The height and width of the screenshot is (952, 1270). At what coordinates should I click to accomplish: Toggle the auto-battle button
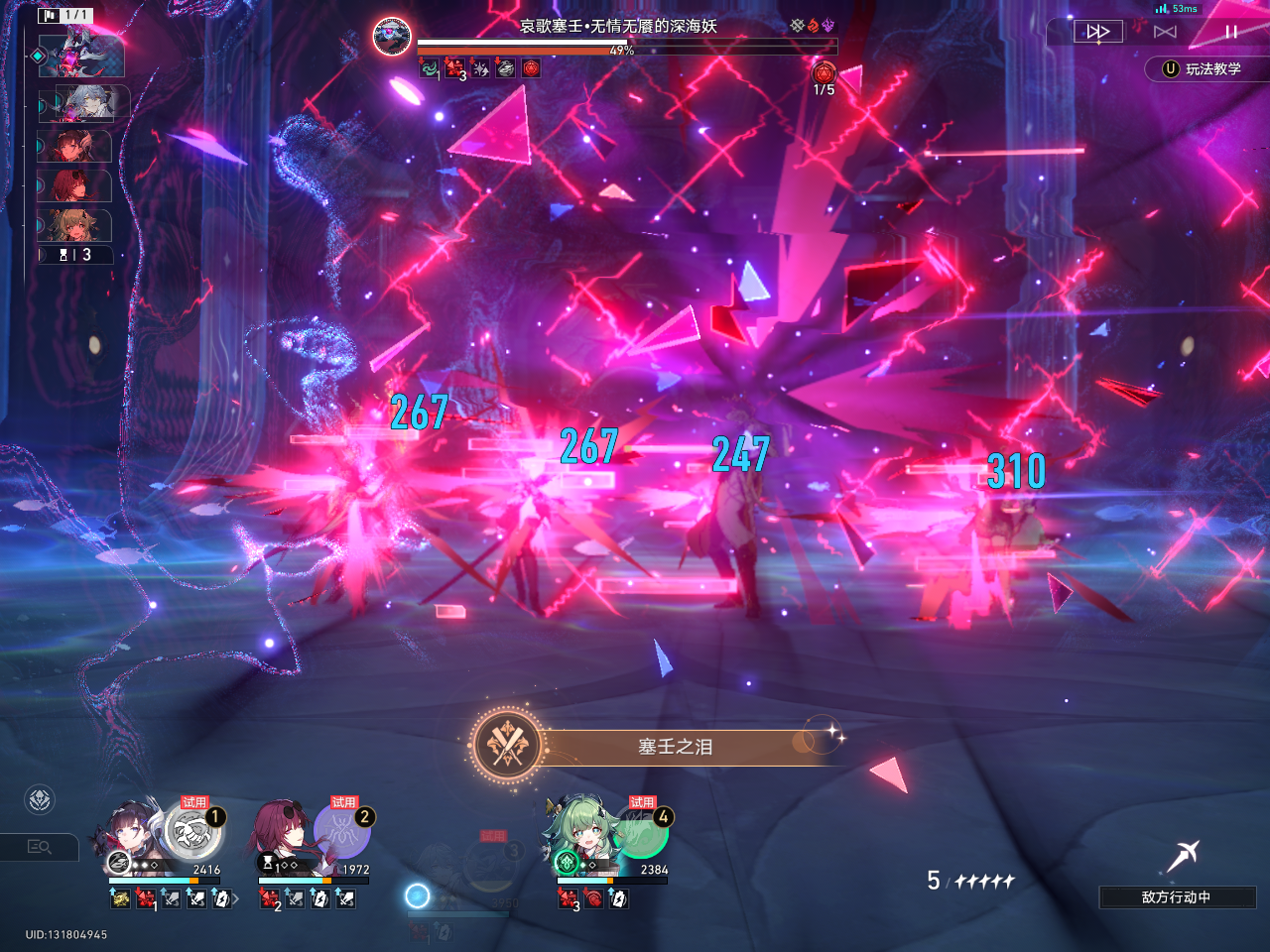click(1165, 32)
